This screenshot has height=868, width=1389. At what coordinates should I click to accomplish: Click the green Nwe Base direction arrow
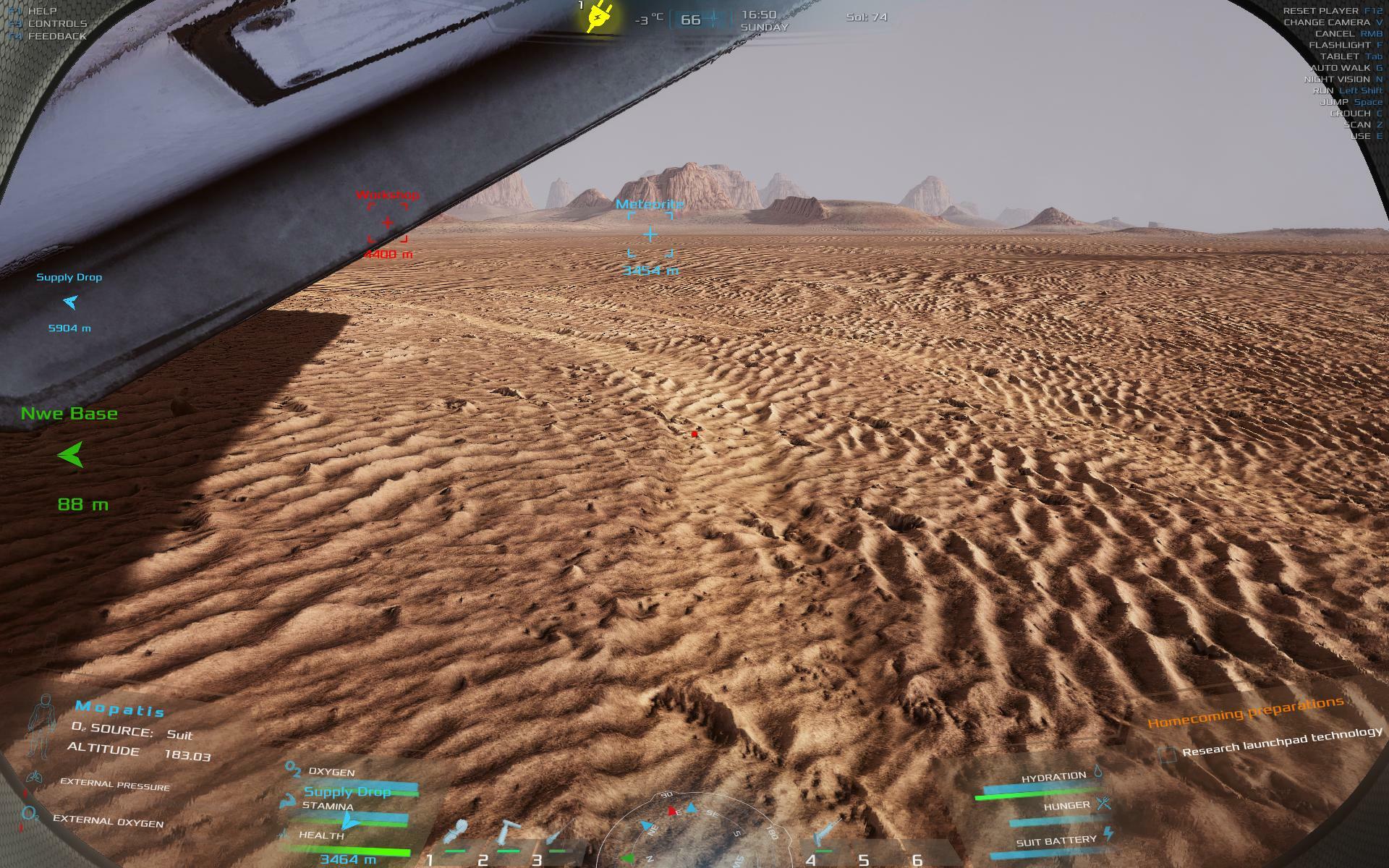71,455
